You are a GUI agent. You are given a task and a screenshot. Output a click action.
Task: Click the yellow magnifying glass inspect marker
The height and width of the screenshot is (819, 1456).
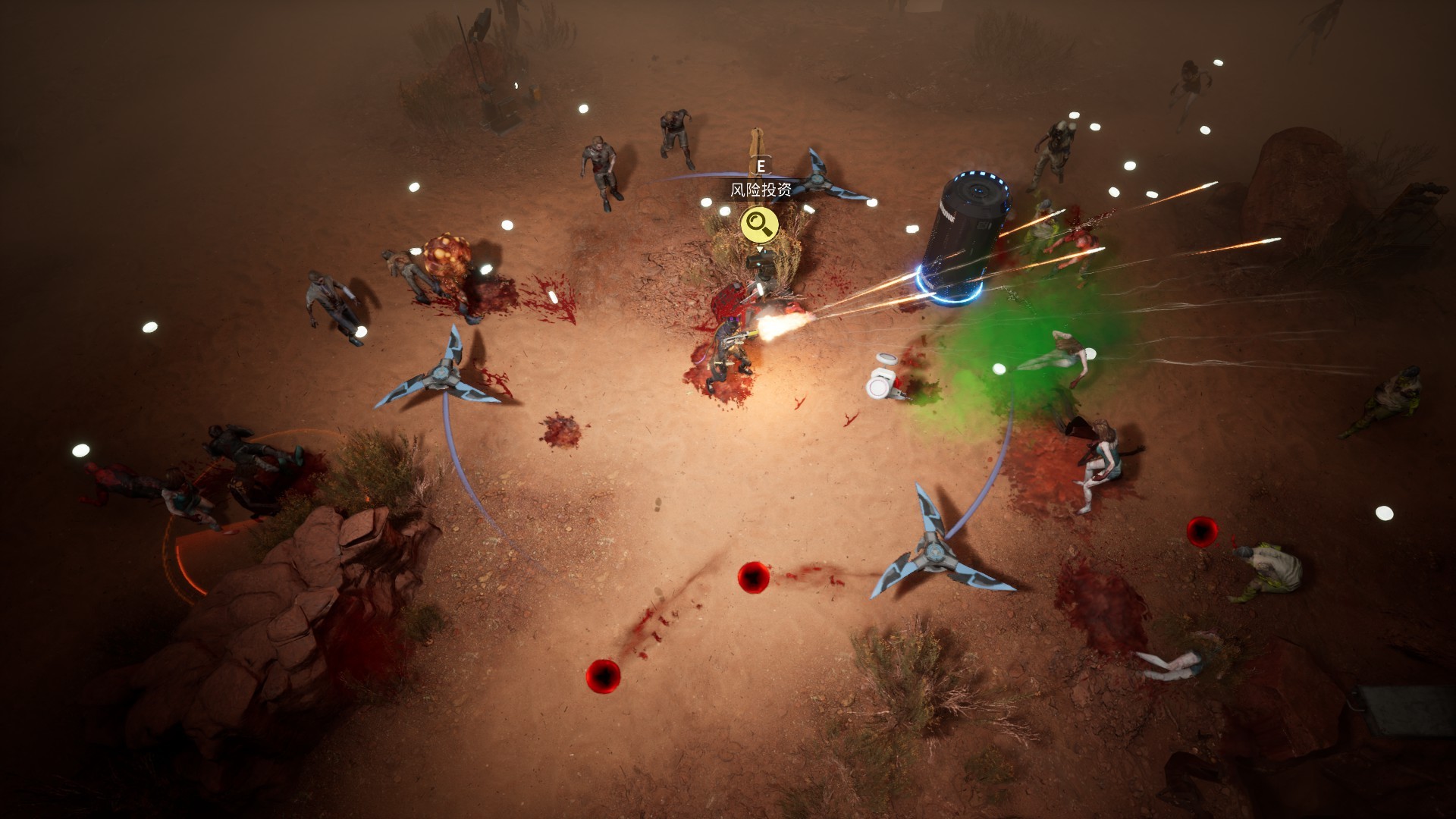tap(759, 224)
